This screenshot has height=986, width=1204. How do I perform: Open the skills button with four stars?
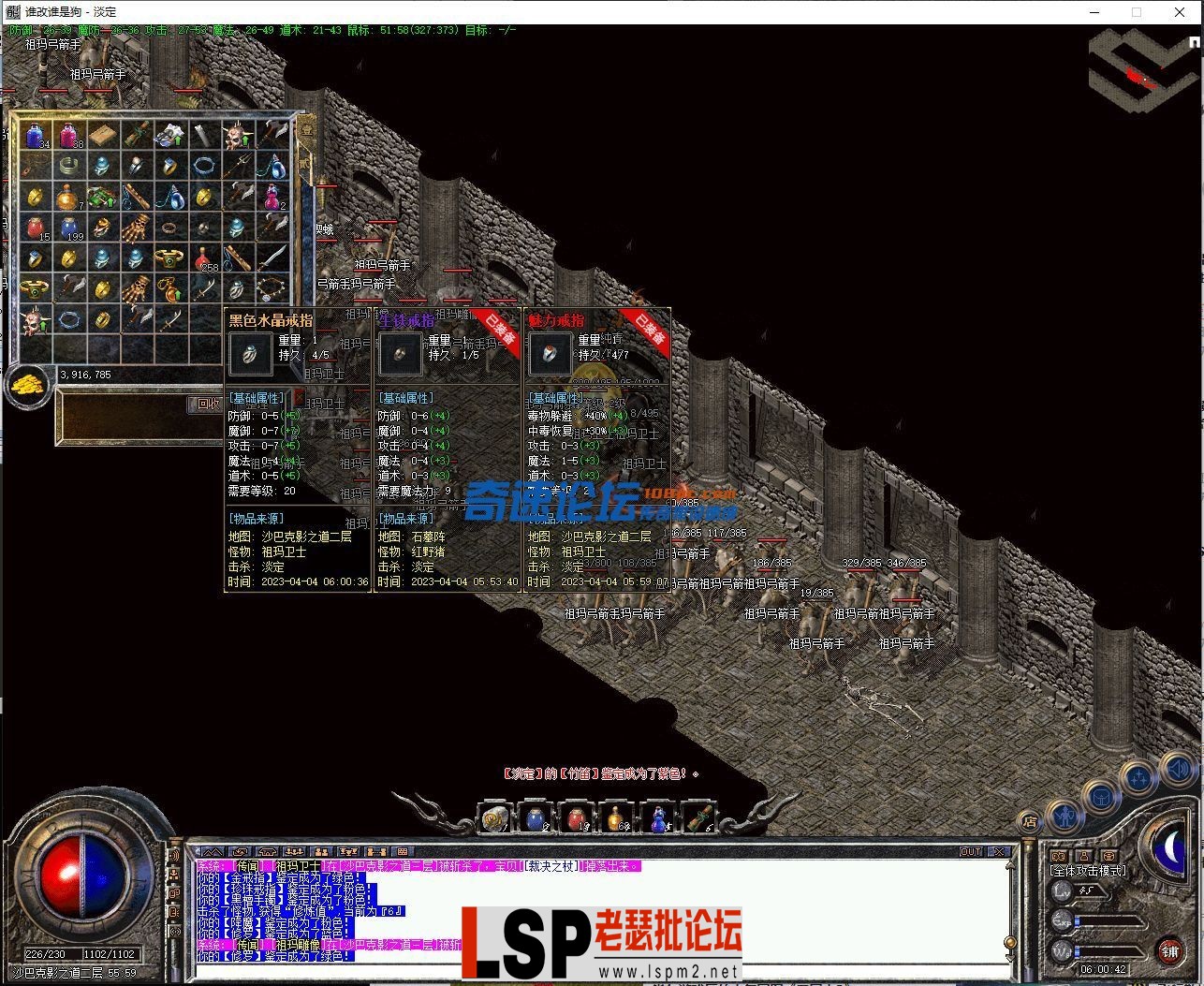click(1138, 777)
